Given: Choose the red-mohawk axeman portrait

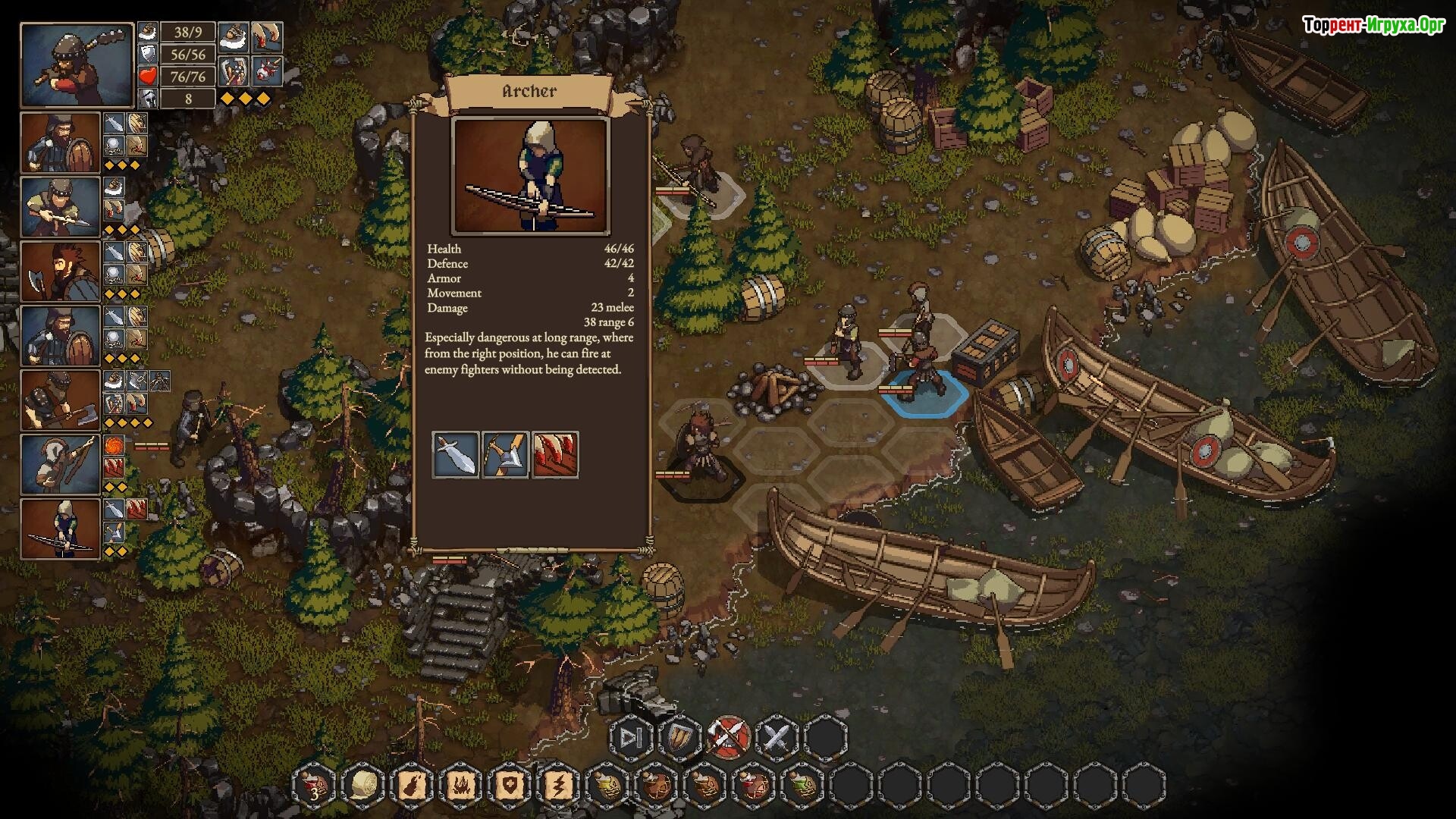Looking at the screenshot, I should point(61,271).
